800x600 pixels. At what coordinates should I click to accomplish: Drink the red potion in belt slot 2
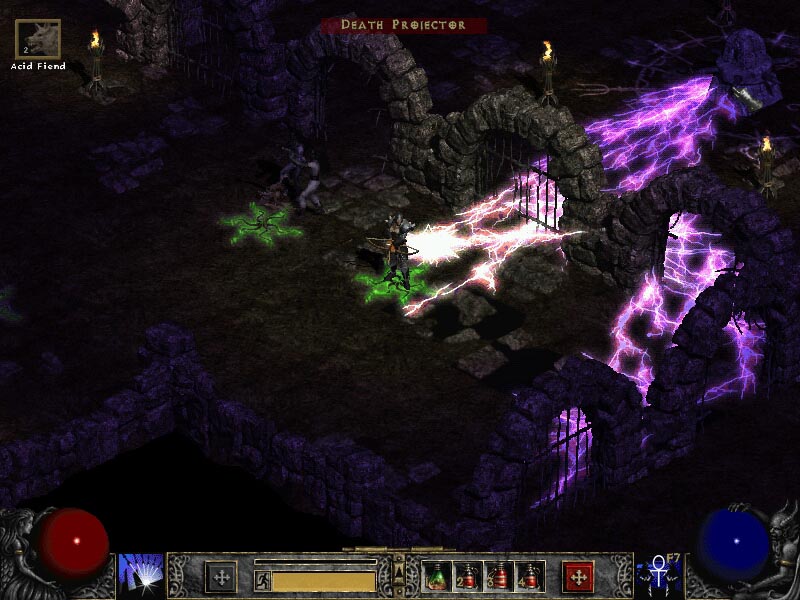click(468, 576)
